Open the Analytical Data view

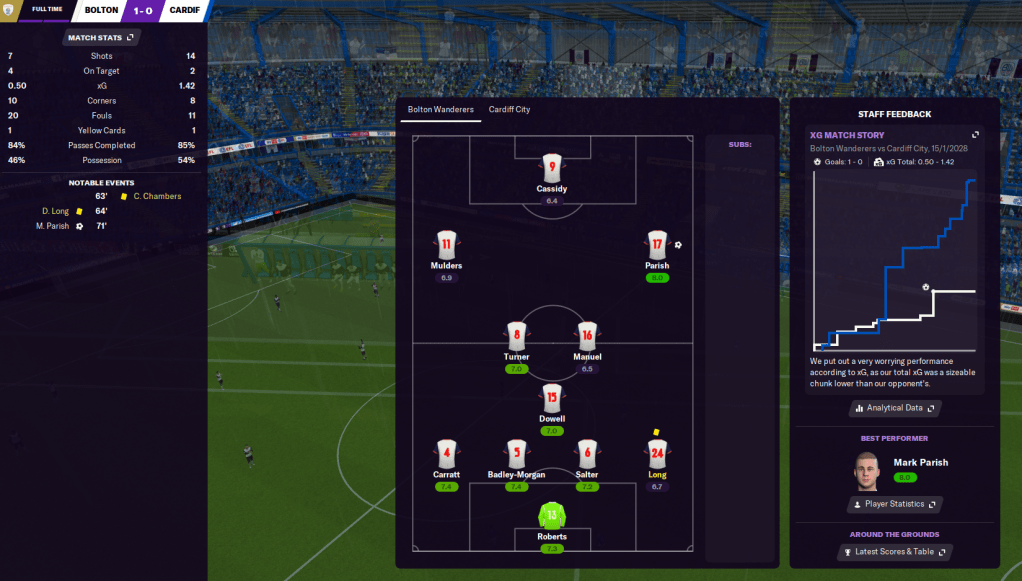click(895, 408)
